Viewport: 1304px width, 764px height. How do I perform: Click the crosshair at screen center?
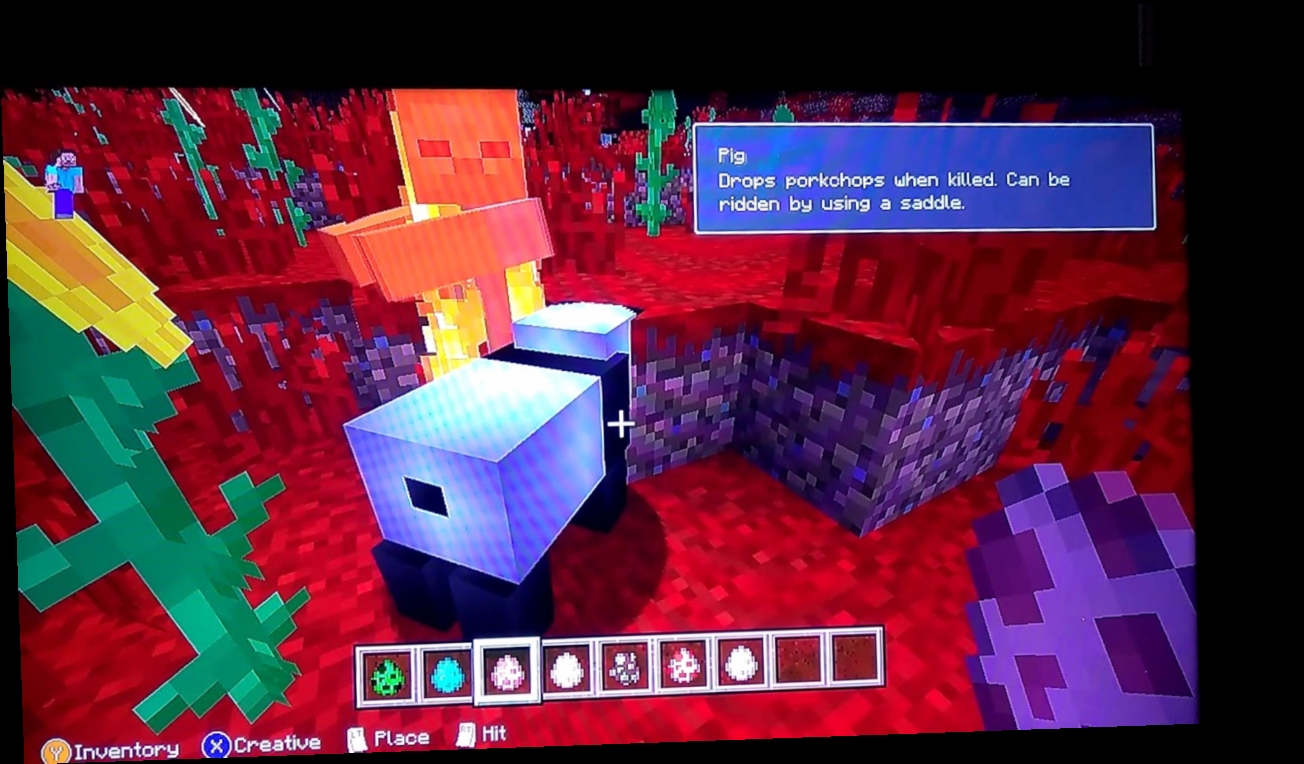point(621,425)
